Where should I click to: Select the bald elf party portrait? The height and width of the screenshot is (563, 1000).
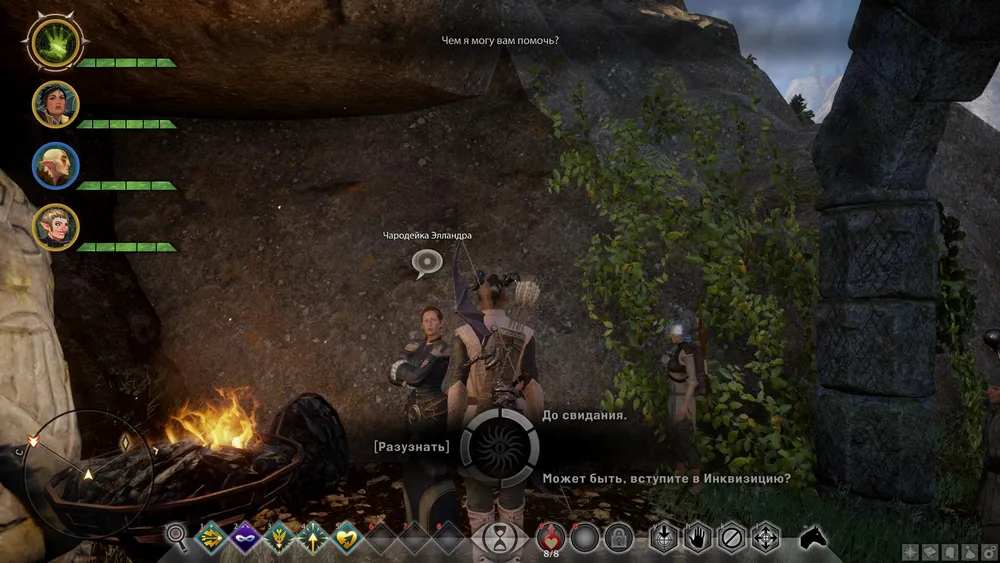pyautogui.click(x=55, y=166)
